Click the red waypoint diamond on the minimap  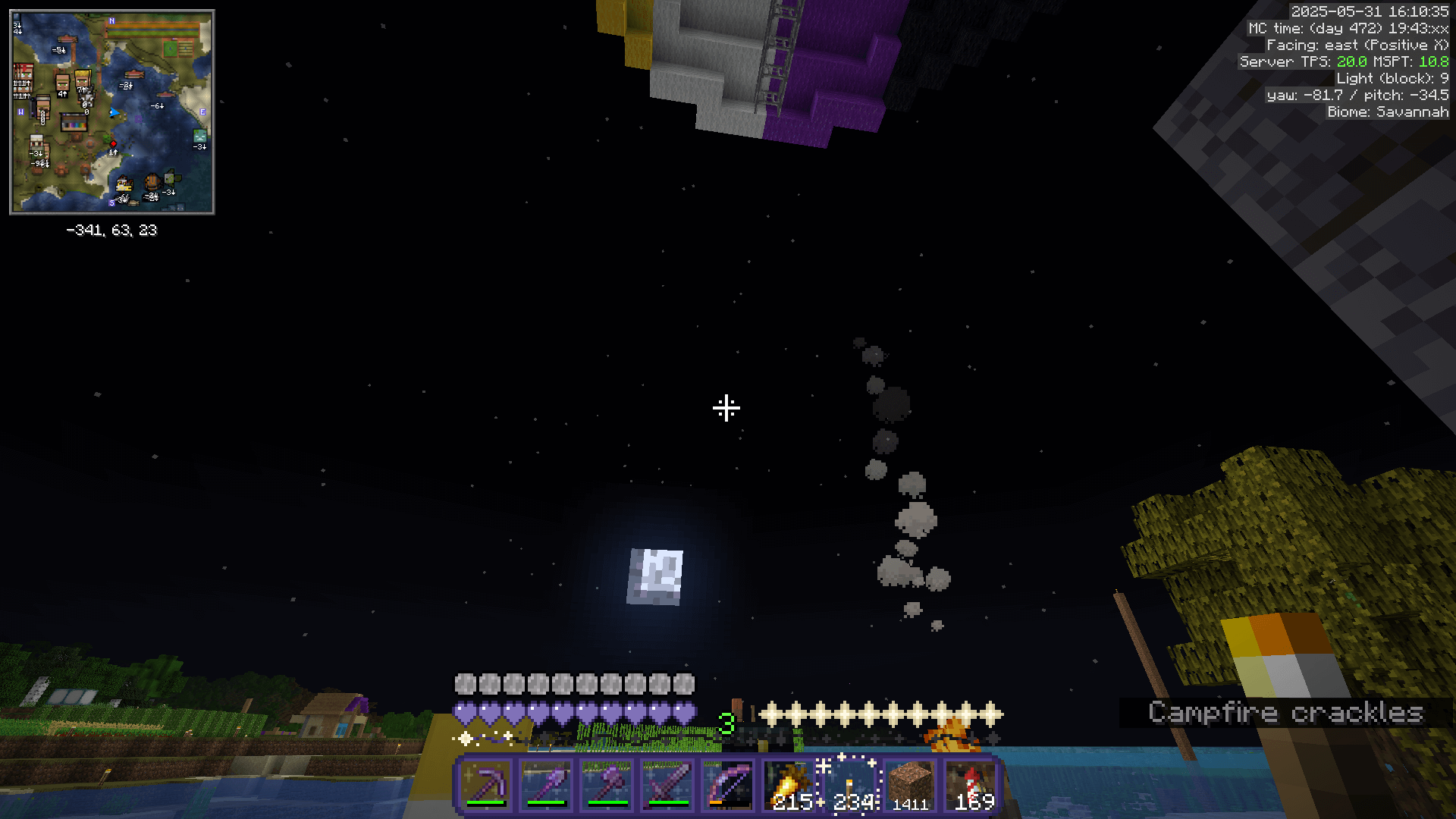113,144
